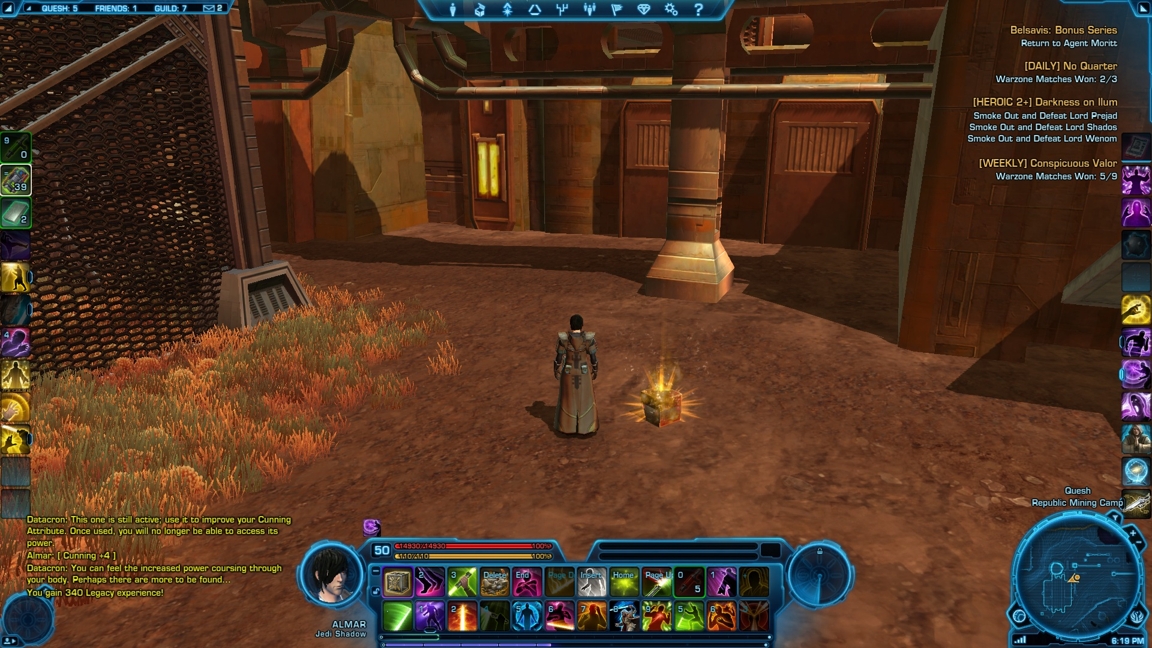Image resolution: width=1152 pixels, height=648 pixels.
Task: Select the [WEEKLY] Conspicuous Valor quest entry
Action: click(1047, 163)
